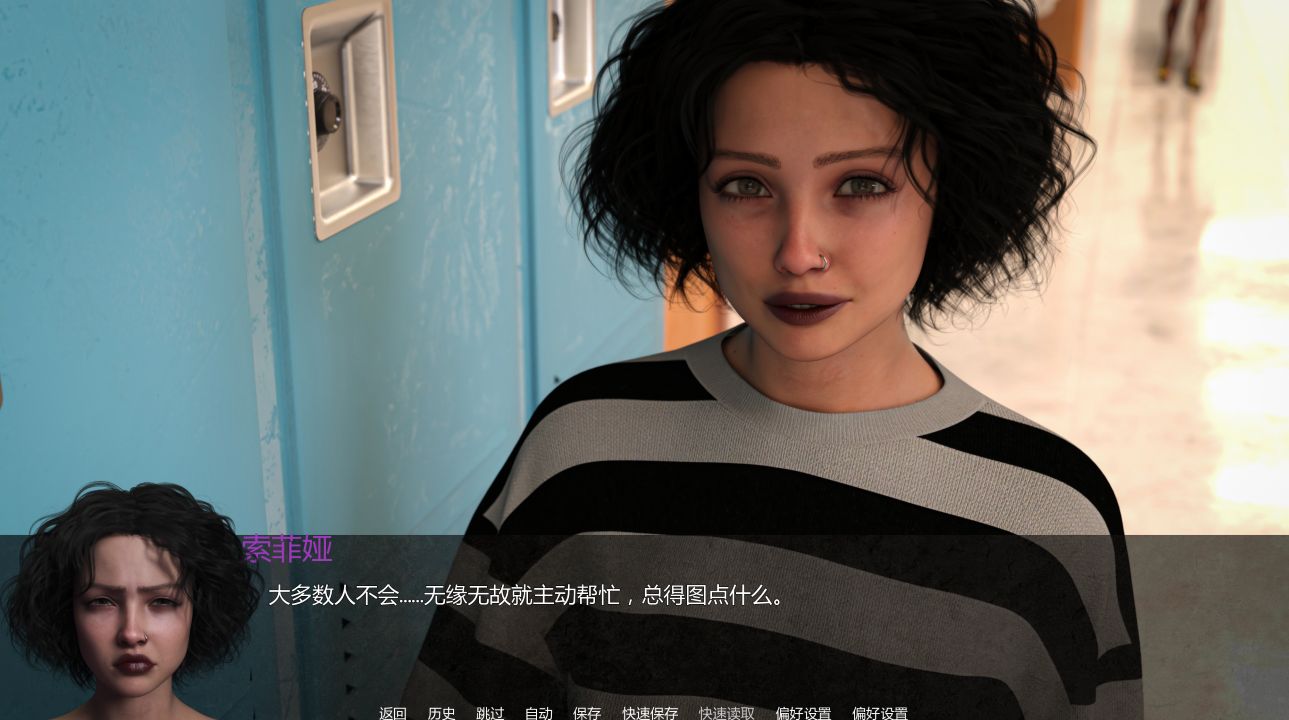
Task: Toggle auto-advance mode with 自动
Action: click(539, 714)
